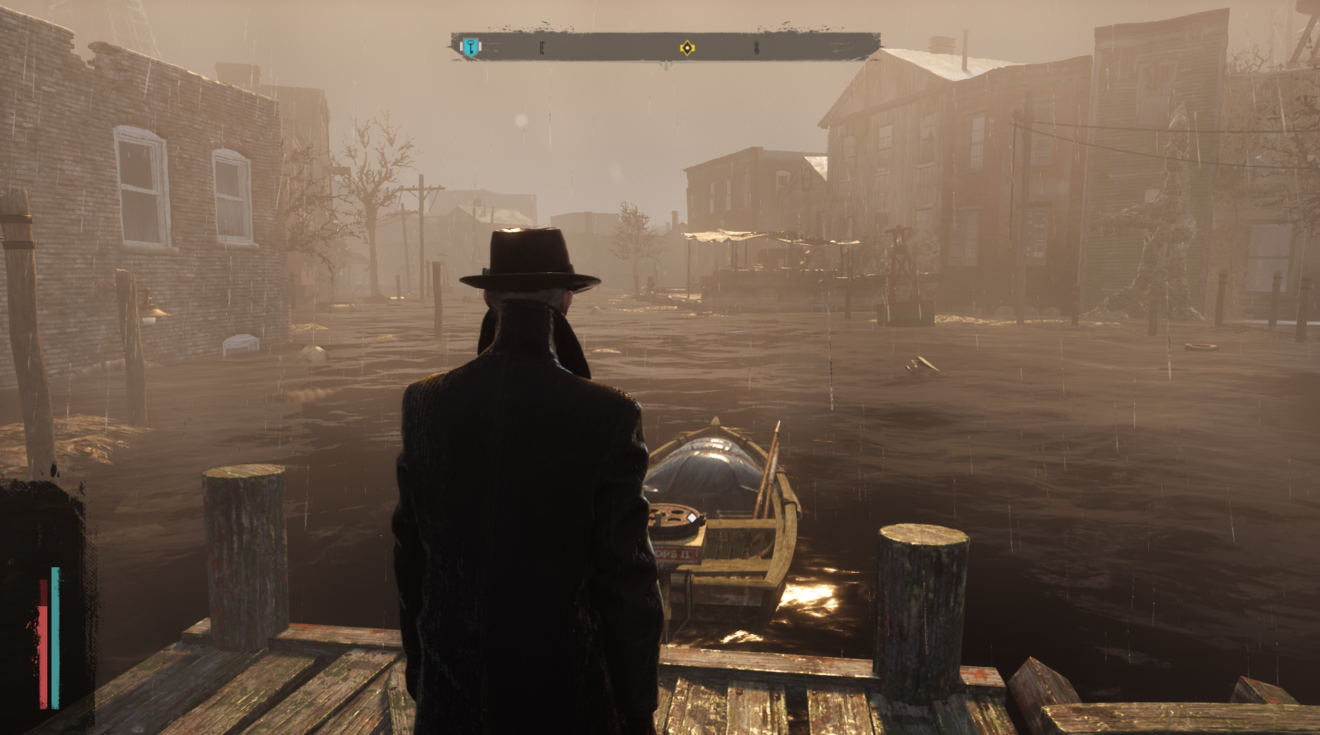Click the blue key marker on the compass
This screenshot has width=1320, height=735.
470,47
